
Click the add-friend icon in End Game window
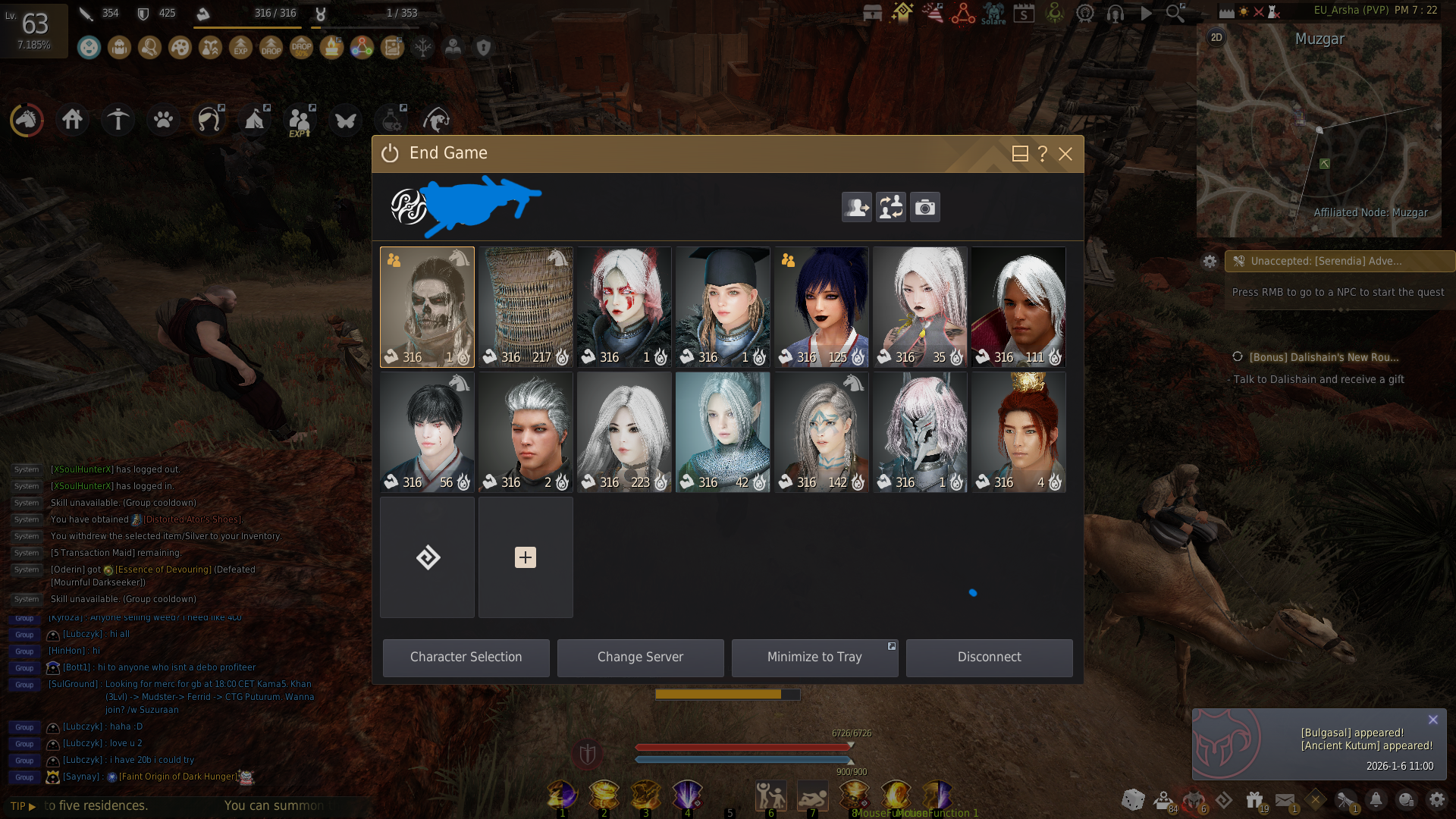coord(856,207)
